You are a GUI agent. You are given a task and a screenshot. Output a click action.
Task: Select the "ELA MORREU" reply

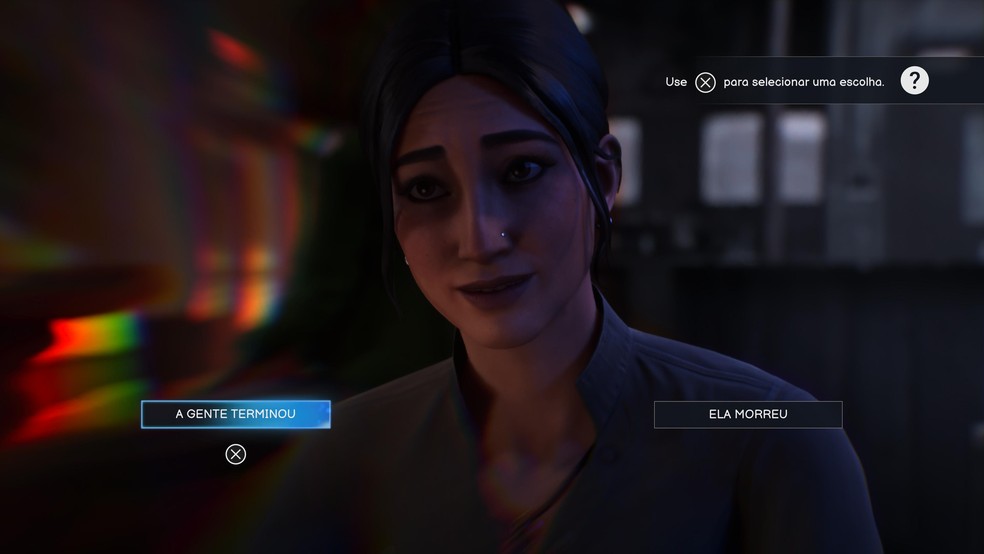point(748,414)
